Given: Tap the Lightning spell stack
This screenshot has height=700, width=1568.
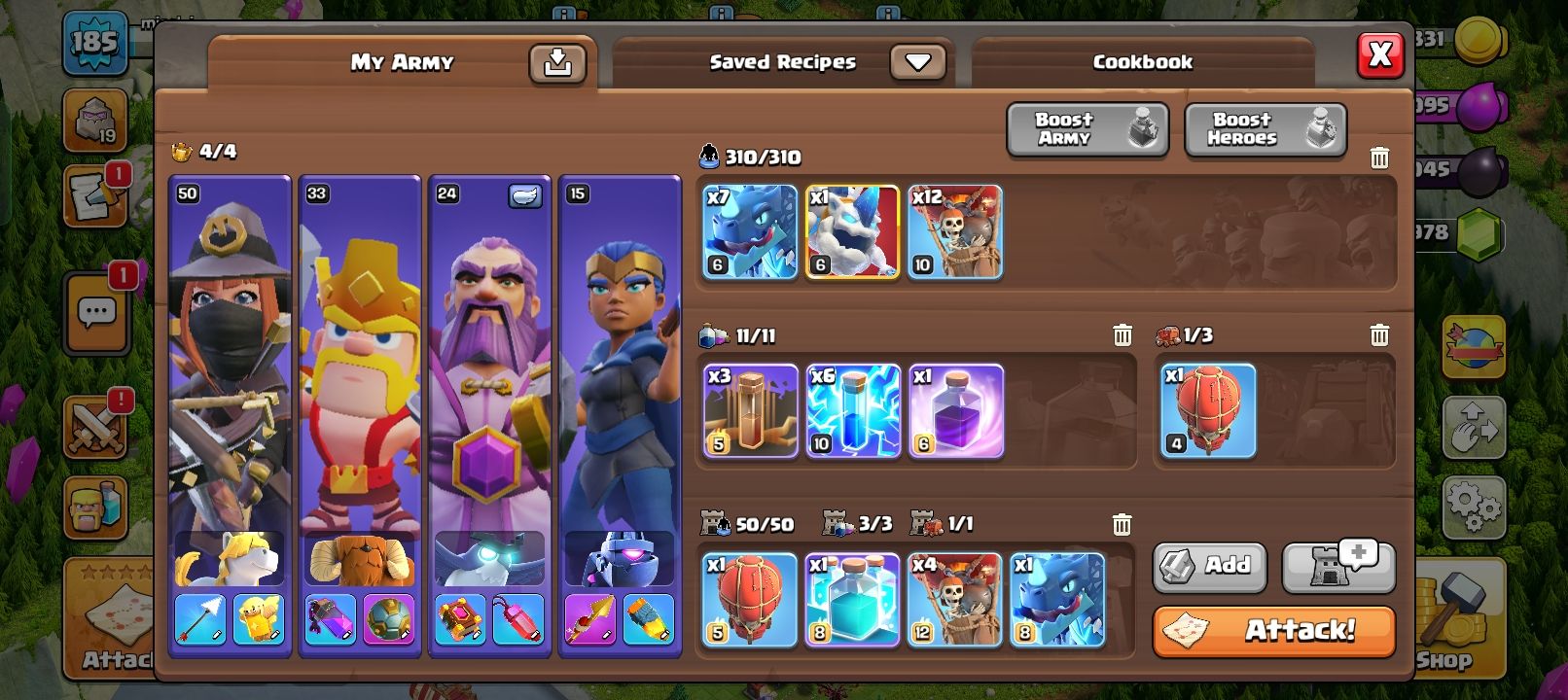Looking at the screenshot, I should click(x=852, y=409).
